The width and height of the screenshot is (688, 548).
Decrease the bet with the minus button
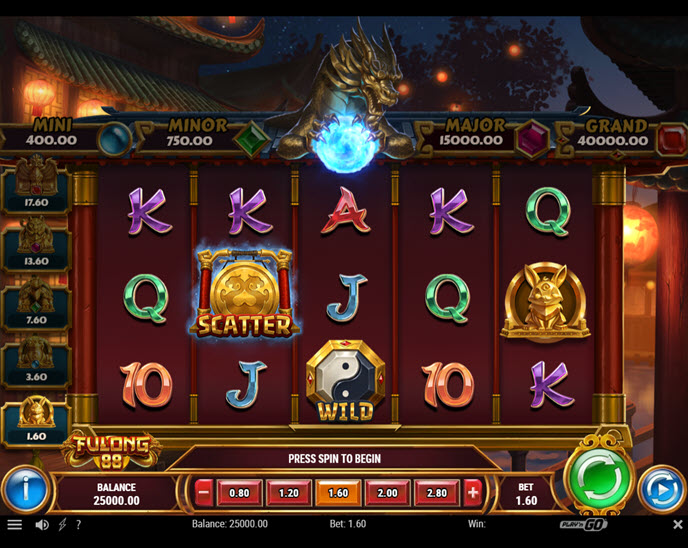coord(204,492)
